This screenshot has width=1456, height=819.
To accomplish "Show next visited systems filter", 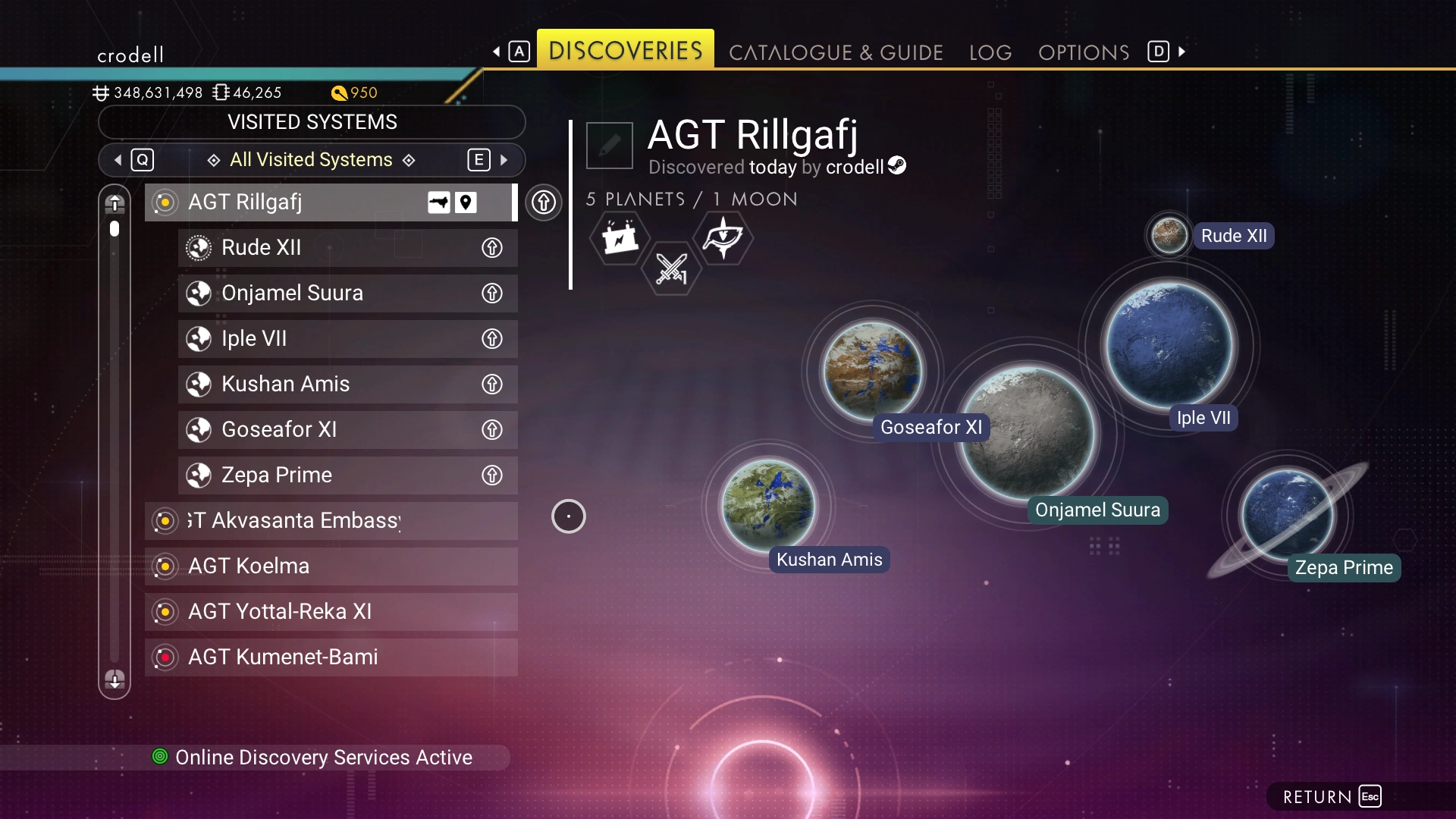I will pyautogui.click(x=504, y=160).
